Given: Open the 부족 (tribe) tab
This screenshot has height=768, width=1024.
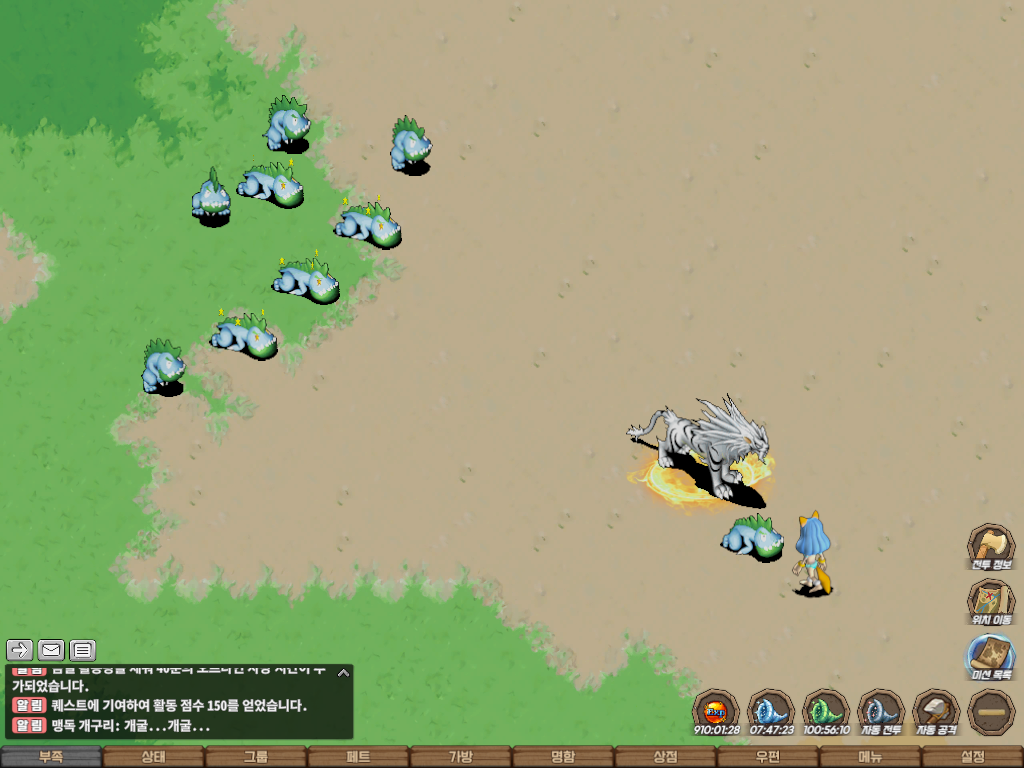Looking at the screenshot, I should click(x=51, y=757).
